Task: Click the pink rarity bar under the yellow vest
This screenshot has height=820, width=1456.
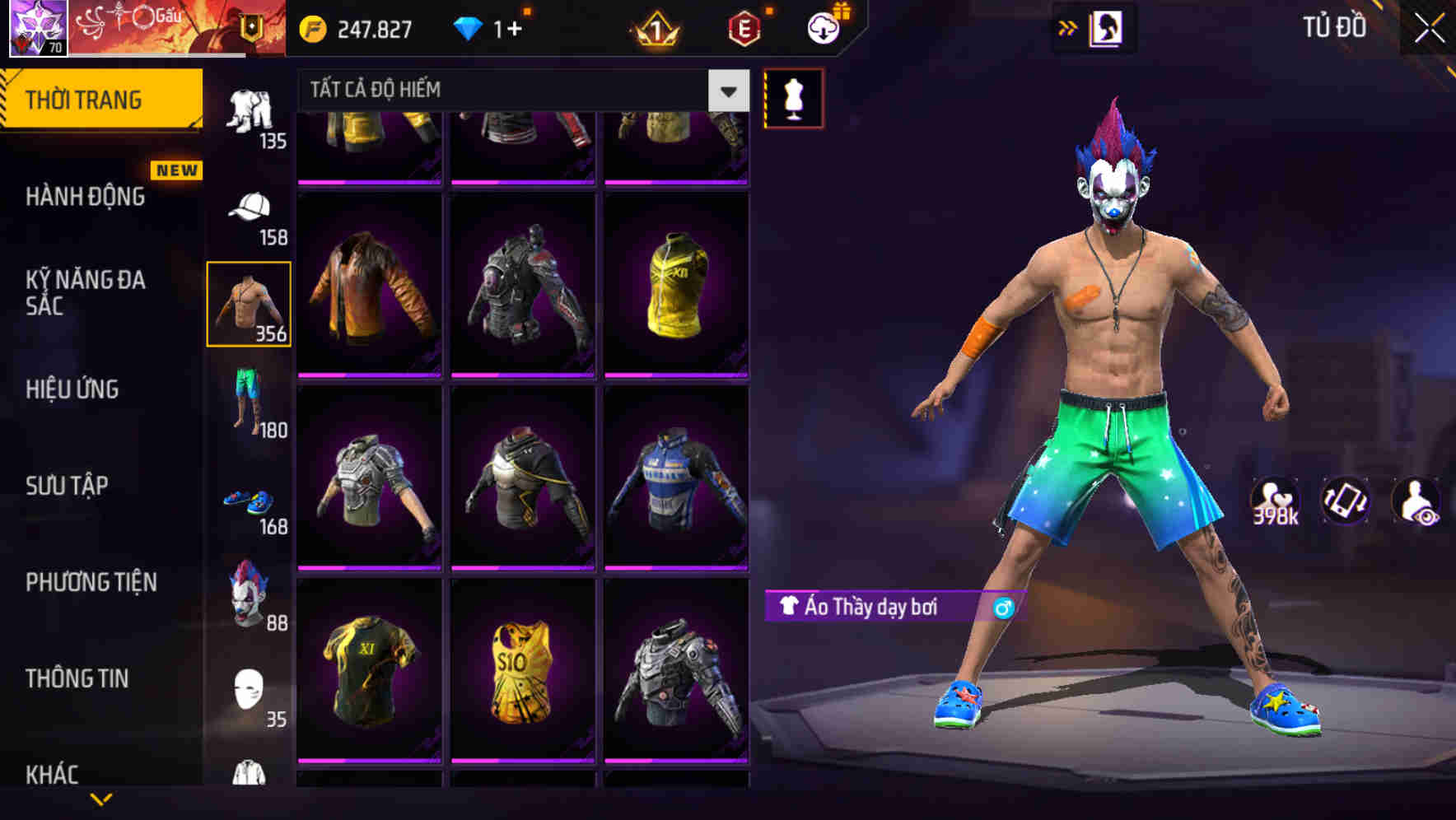Action: click(675, 375)
